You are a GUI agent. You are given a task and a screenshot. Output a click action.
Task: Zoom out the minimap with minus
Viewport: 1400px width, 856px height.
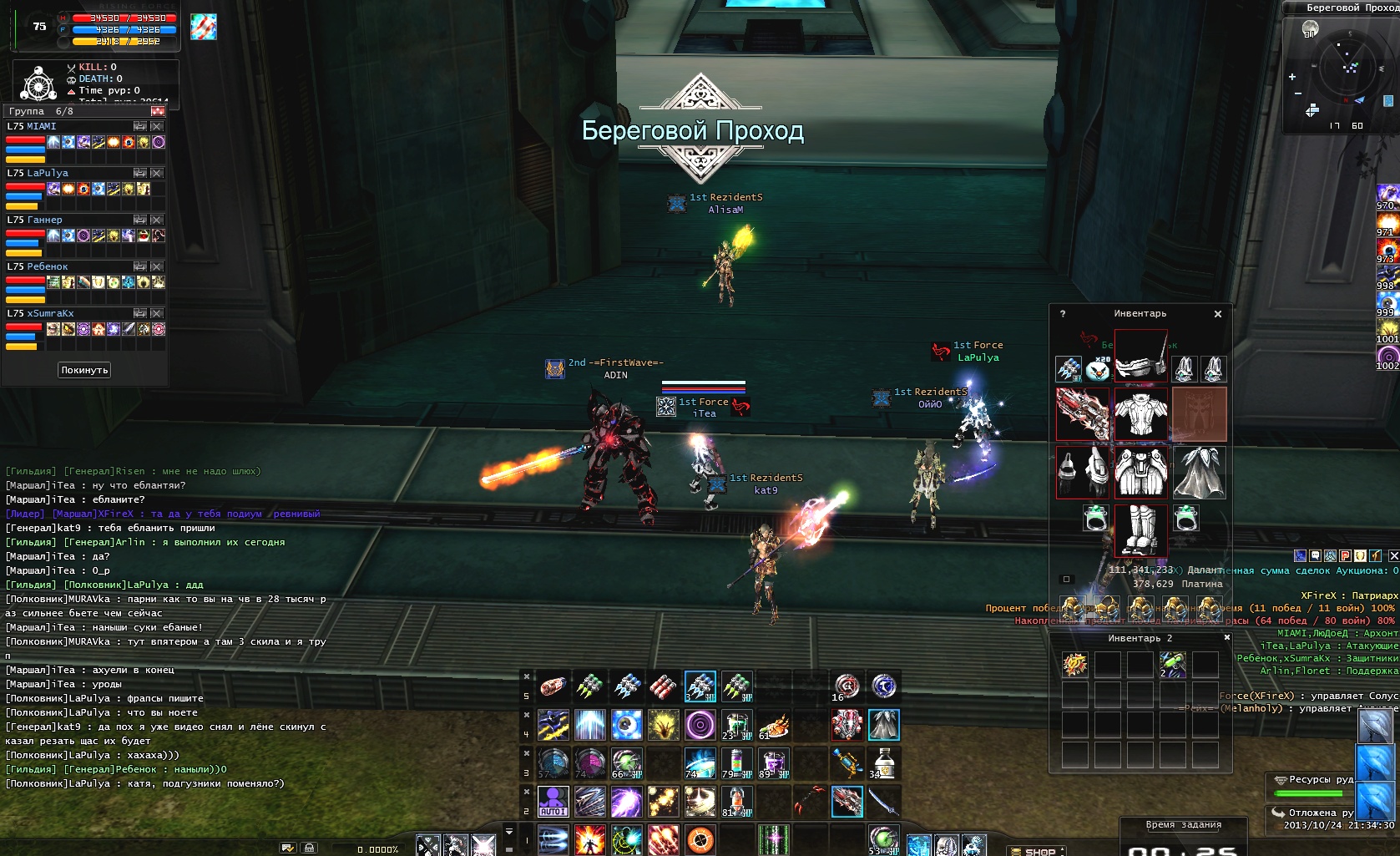[x=1297, y=94]
